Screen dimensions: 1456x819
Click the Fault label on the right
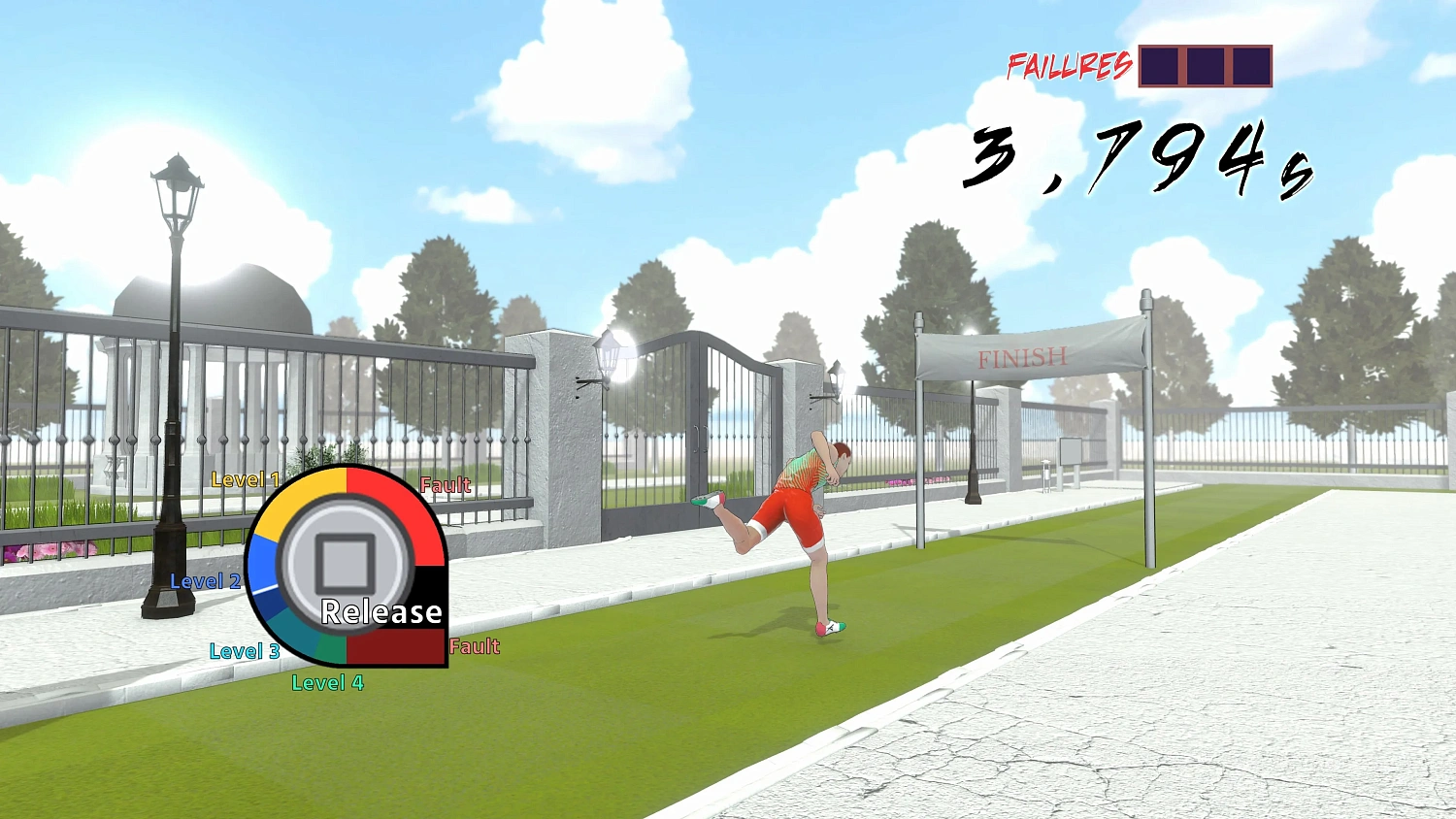pyautogui.click(x=446, y=484)
